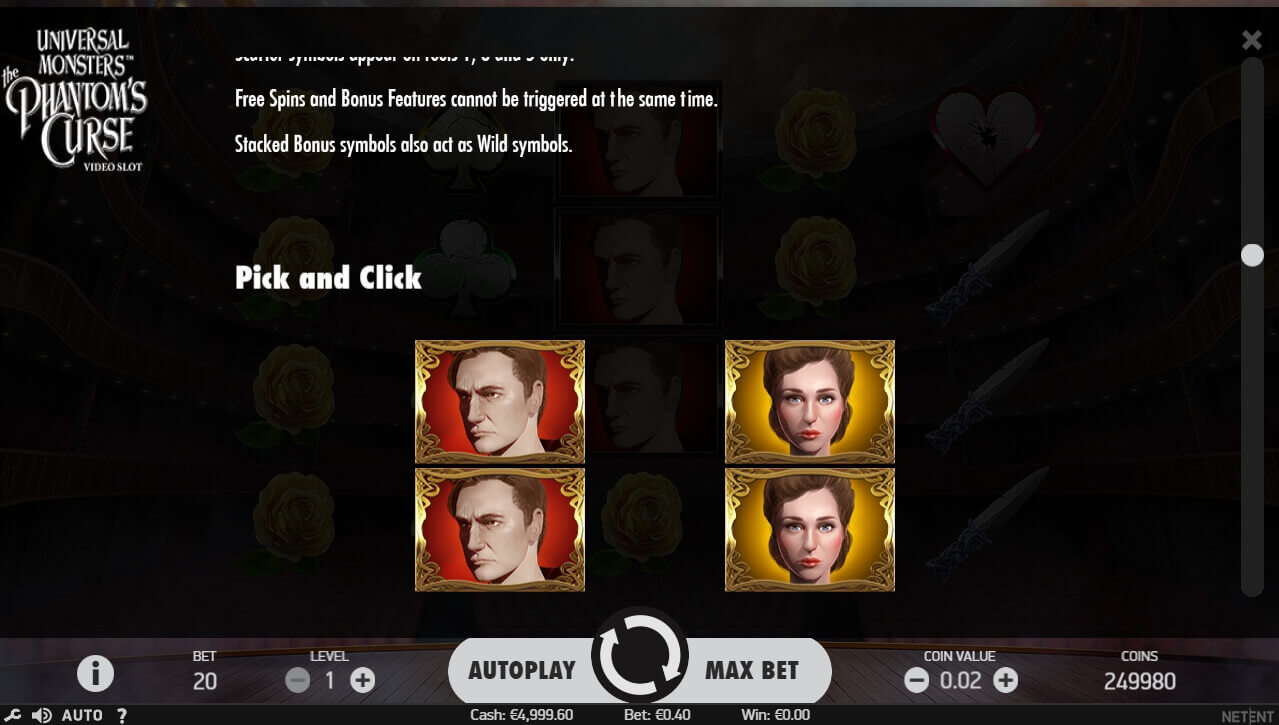Screen dimensions: 1279x725
Task: Spin the reels with the round arrow button
Action: tap(639, 656)
